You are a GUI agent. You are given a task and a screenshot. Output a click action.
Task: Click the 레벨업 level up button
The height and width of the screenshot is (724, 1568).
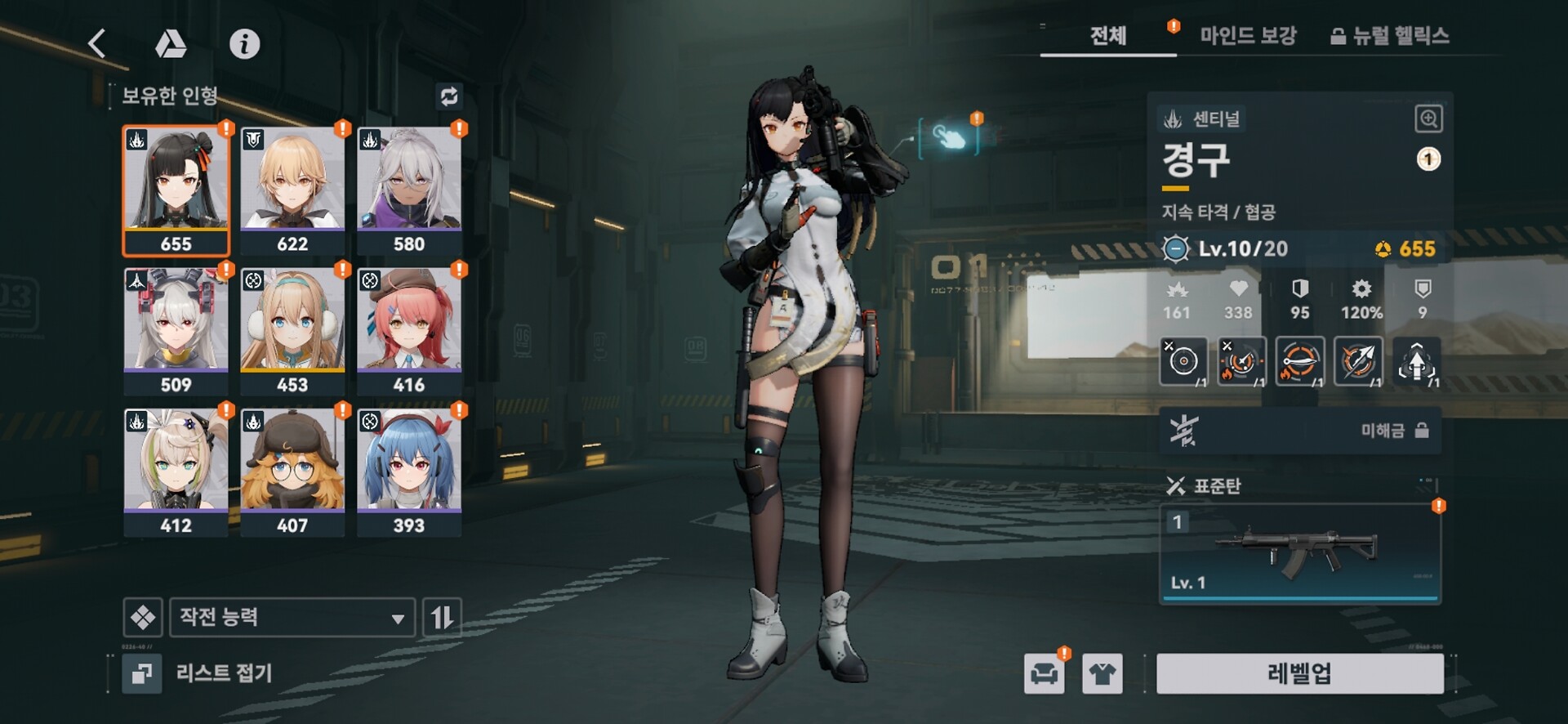(1299, 673)
